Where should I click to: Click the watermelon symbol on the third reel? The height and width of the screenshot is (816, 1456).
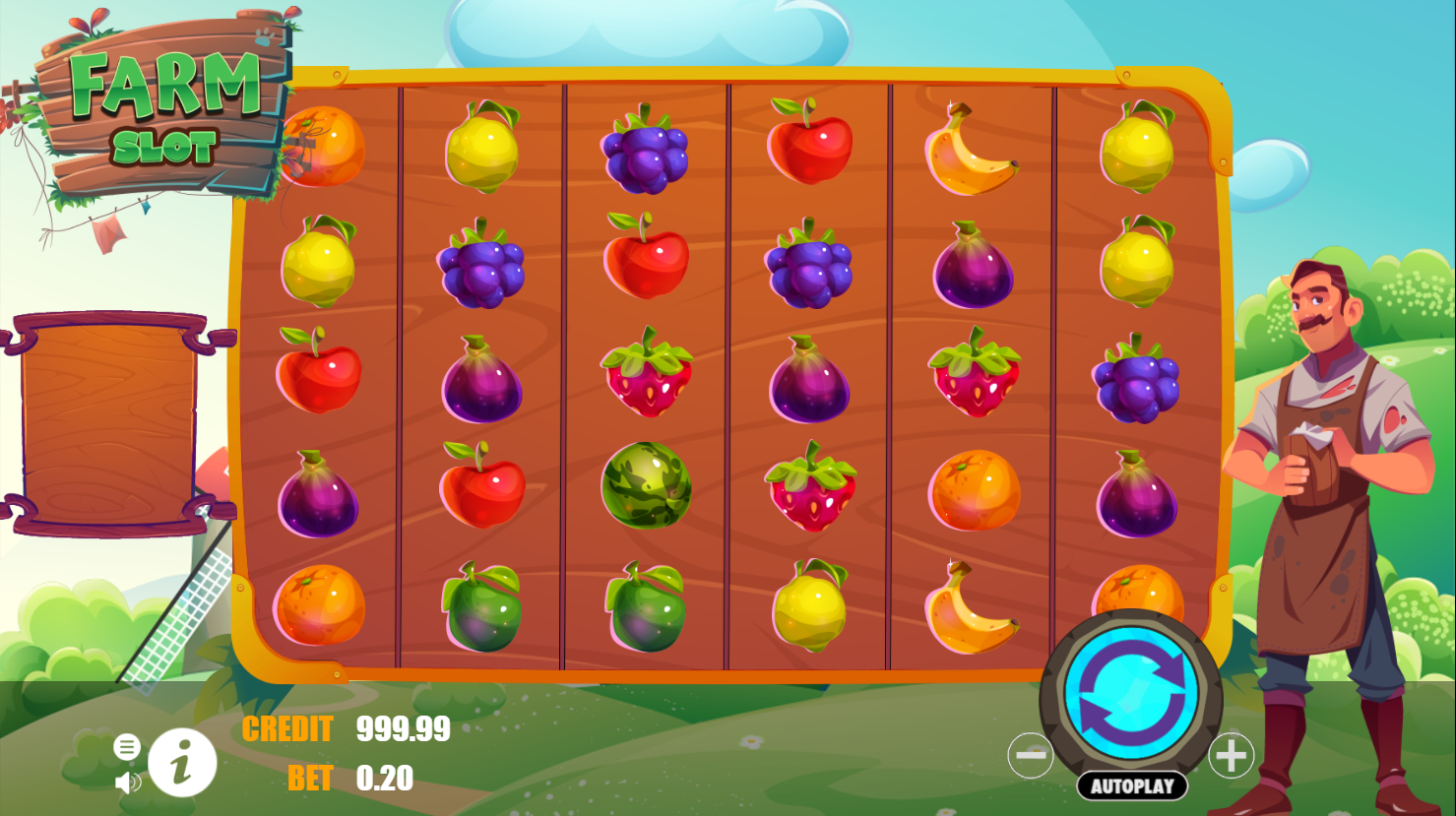pyautogui.click(x=645, y=490)
